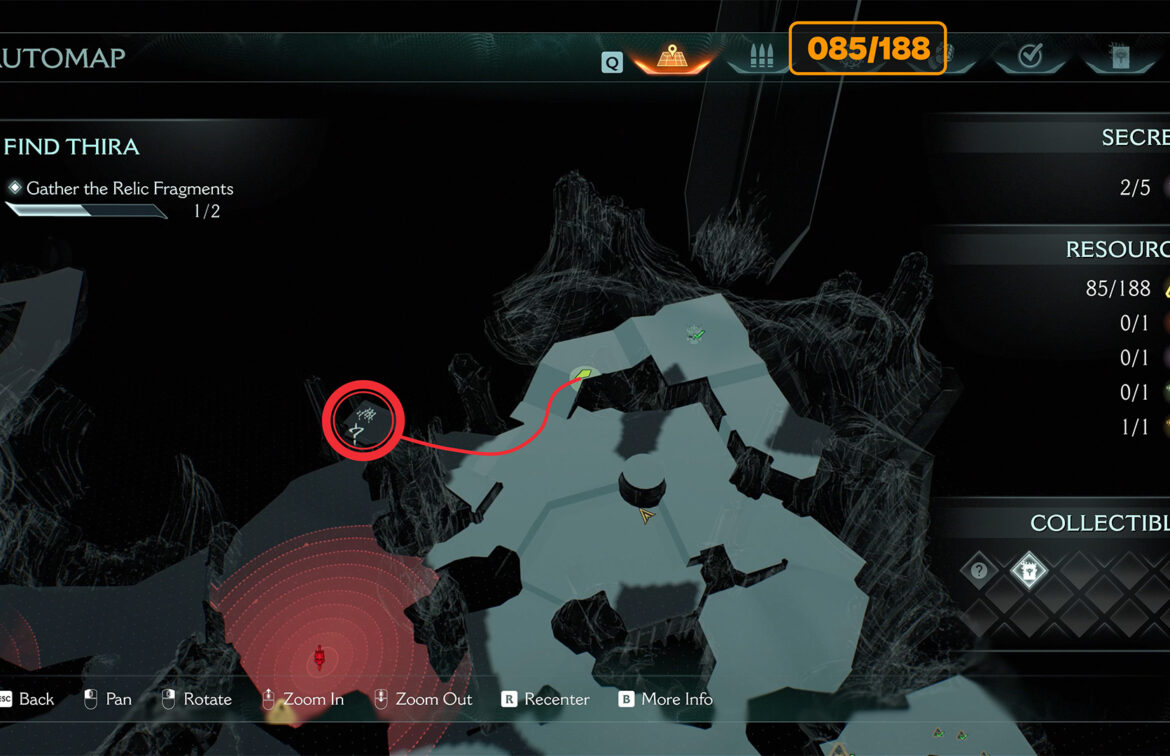Select the highlighted found collectible slot
Screen dimensions: 1170x756
tap(1028, 571)
